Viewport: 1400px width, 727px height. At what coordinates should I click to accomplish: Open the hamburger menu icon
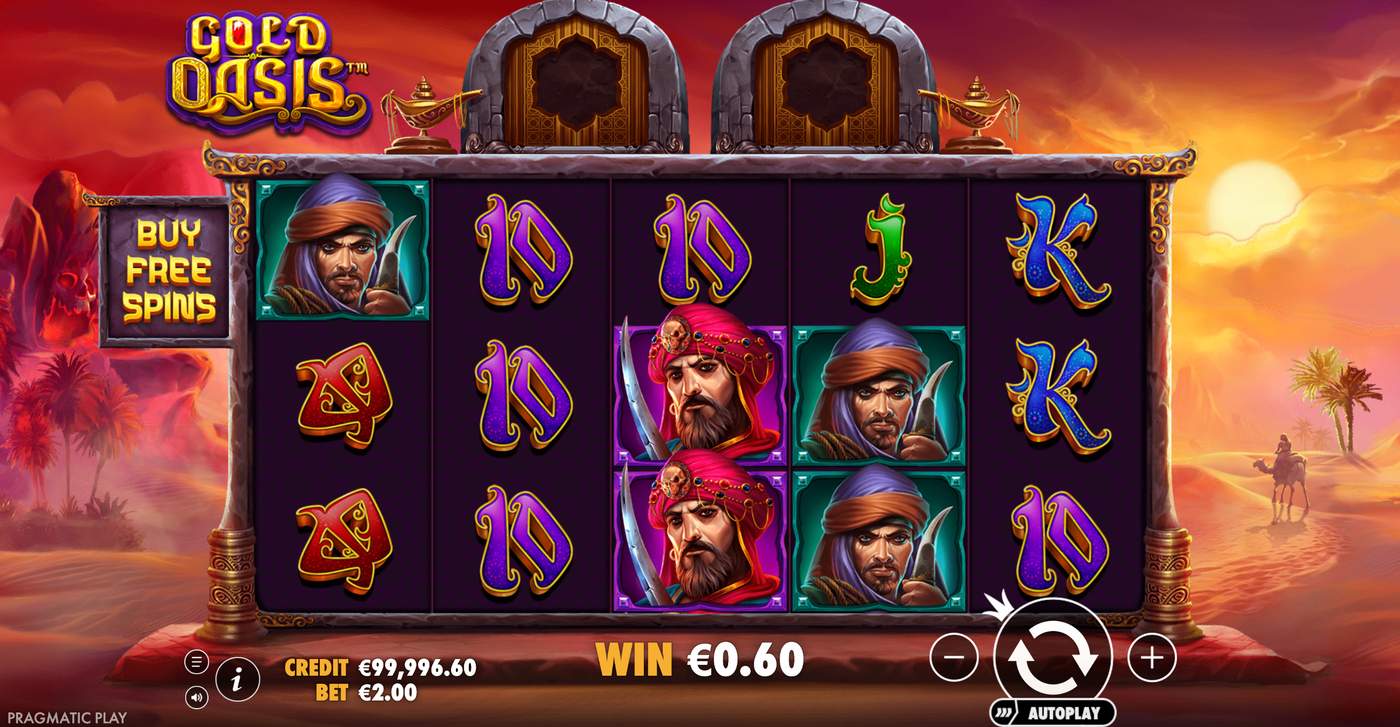click(x=196, y=661)
